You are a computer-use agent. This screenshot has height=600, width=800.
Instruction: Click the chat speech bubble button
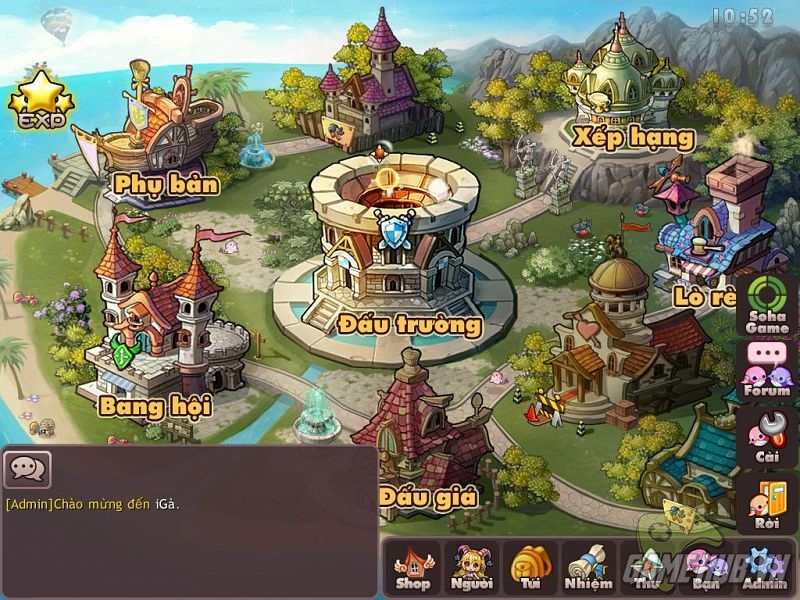27,467
